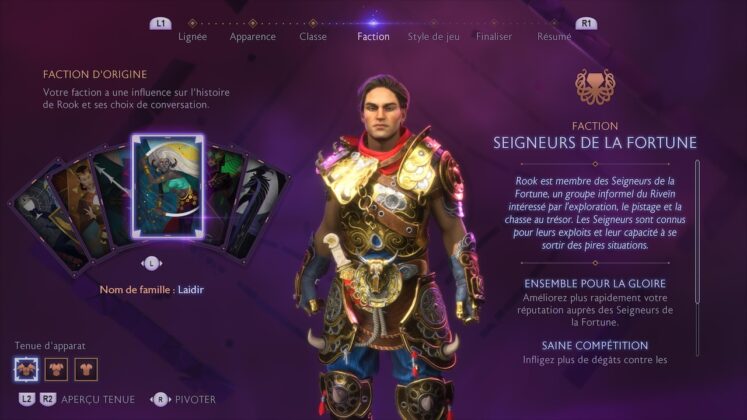This screenshot has height=420, width=747.
Task: Open the Apparence tab
Action: [252, 37]
